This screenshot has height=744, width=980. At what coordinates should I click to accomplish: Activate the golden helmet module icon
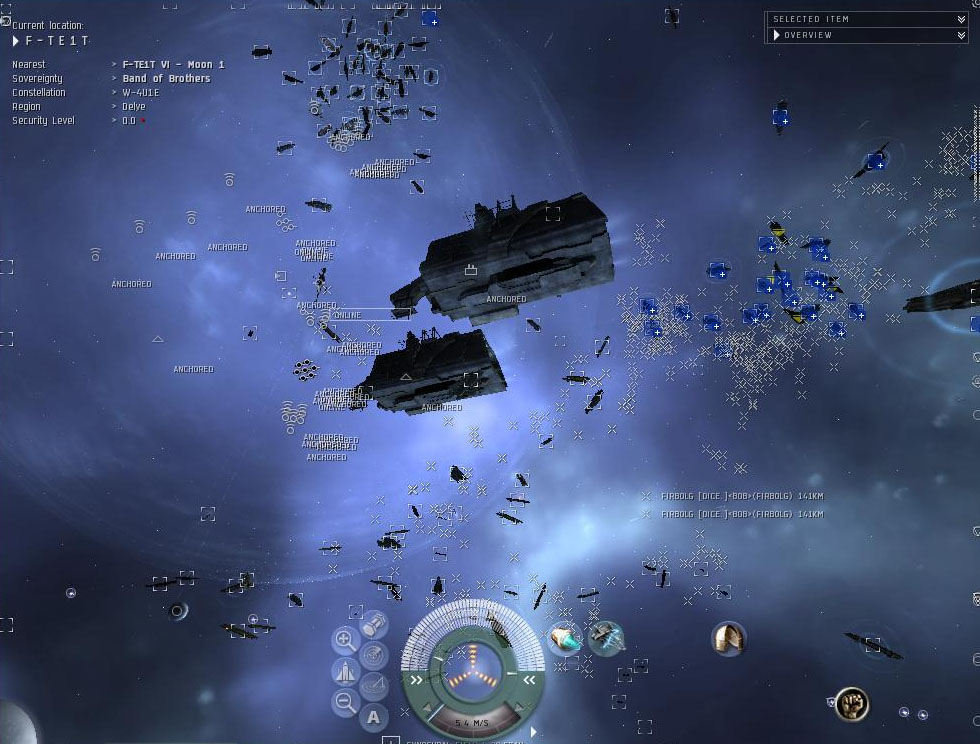pyautogui.click(x=729, y=638)
